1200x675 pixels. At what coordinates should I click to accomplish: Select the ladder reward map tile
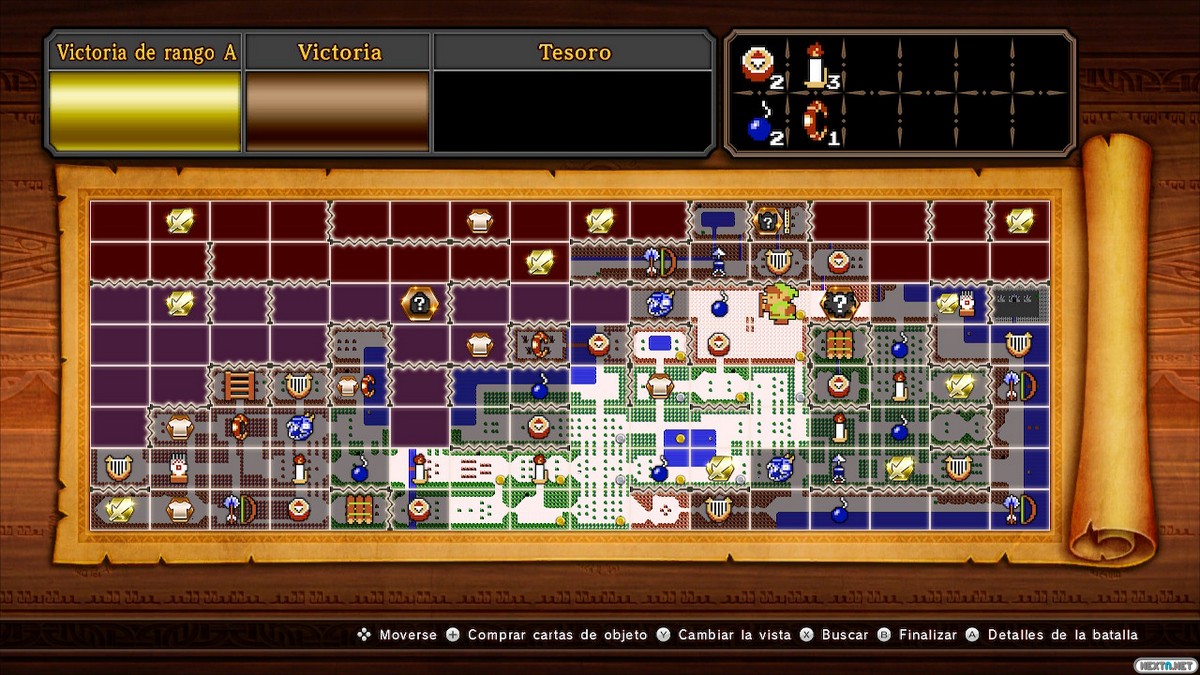239,385
